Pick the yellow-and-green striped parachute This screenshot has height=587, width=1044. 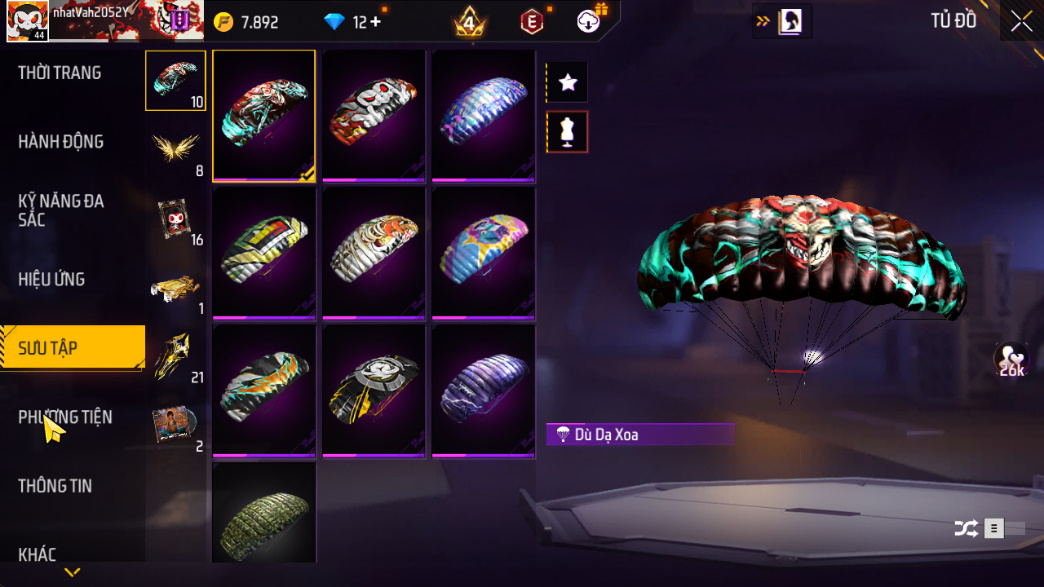pyautogui.click(x=264, y=252)
